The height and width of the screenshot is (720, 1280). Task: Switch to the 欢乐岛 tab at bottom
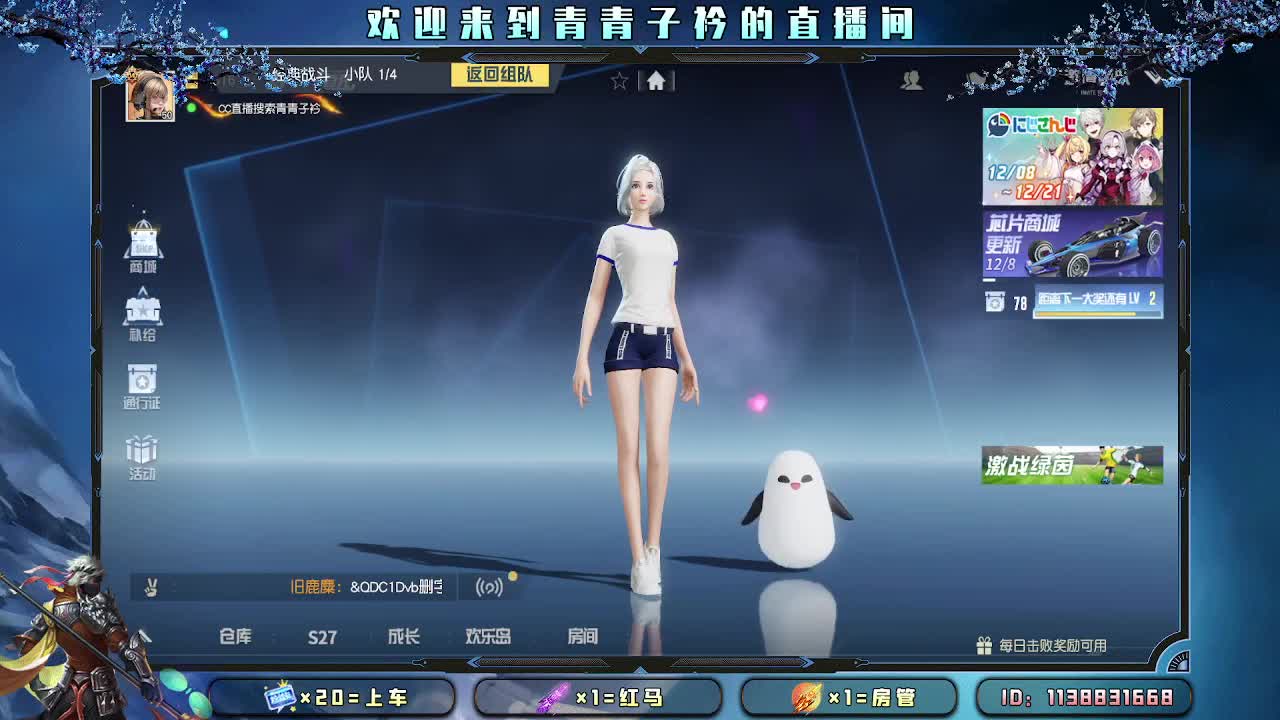click(489, 637)
